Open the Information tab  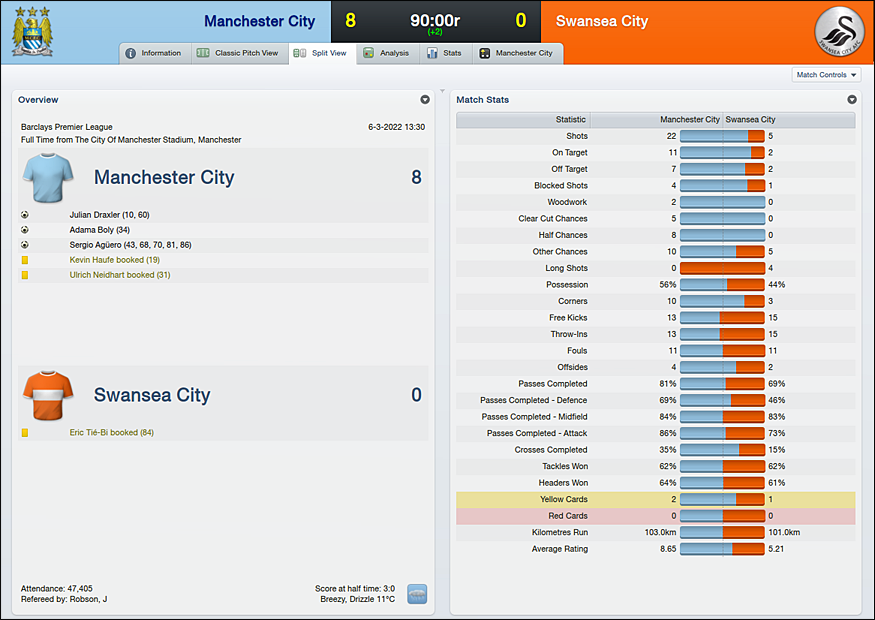pos(154,53)
